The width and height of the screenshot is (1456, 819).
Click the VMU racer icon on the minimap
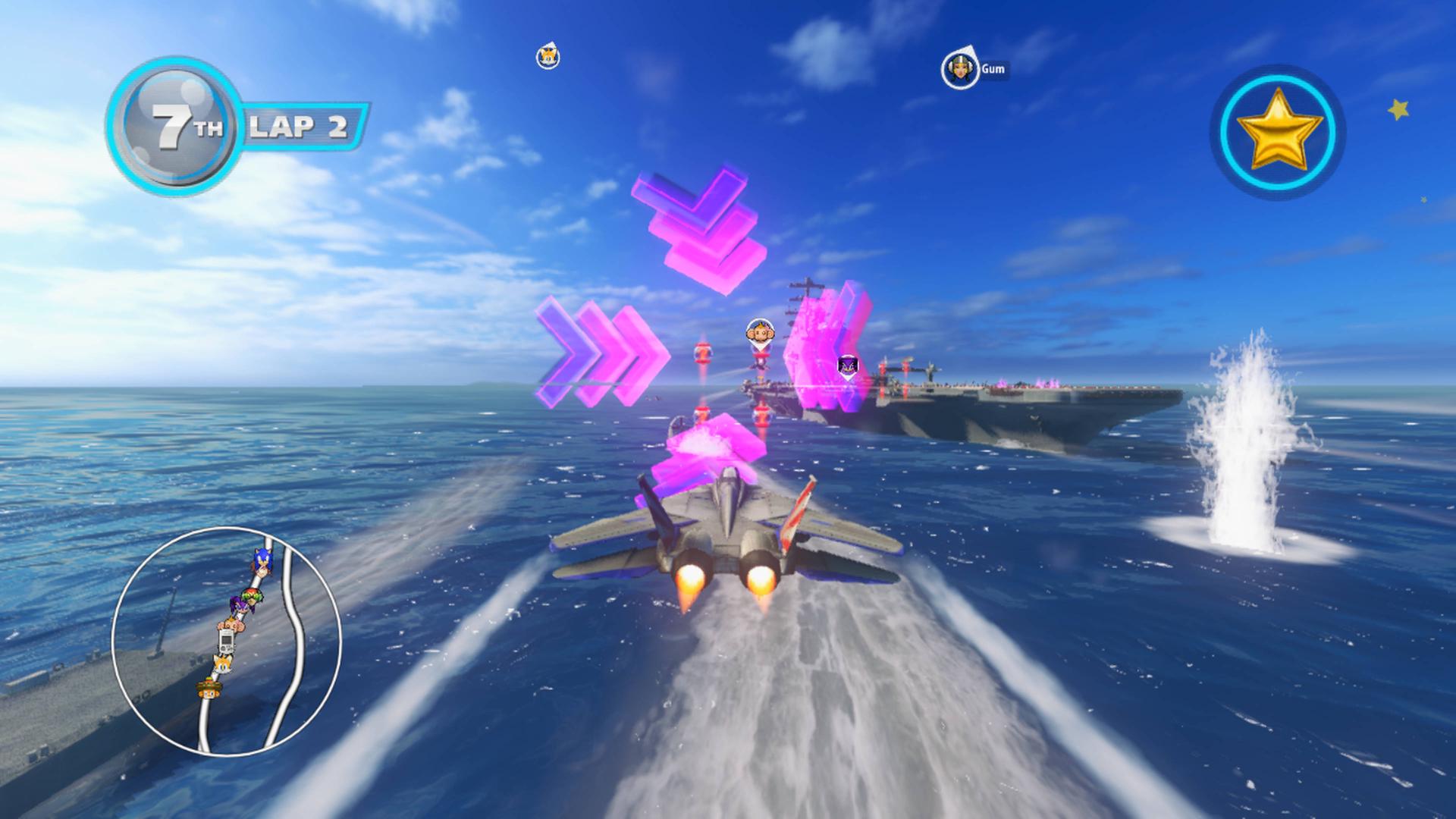tap(227, 641)
